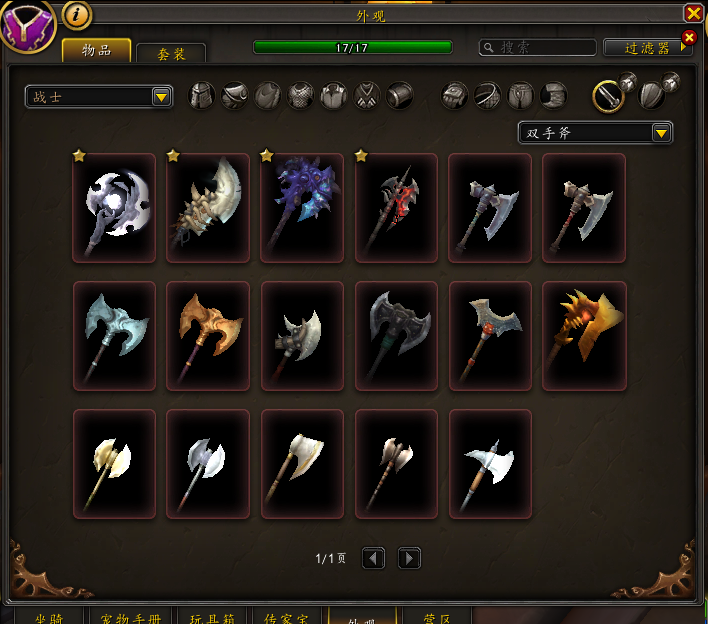Select the bronze double-bladed axe appearance
This screenshot has height=624, width=708.
click(x=208, y=336)
